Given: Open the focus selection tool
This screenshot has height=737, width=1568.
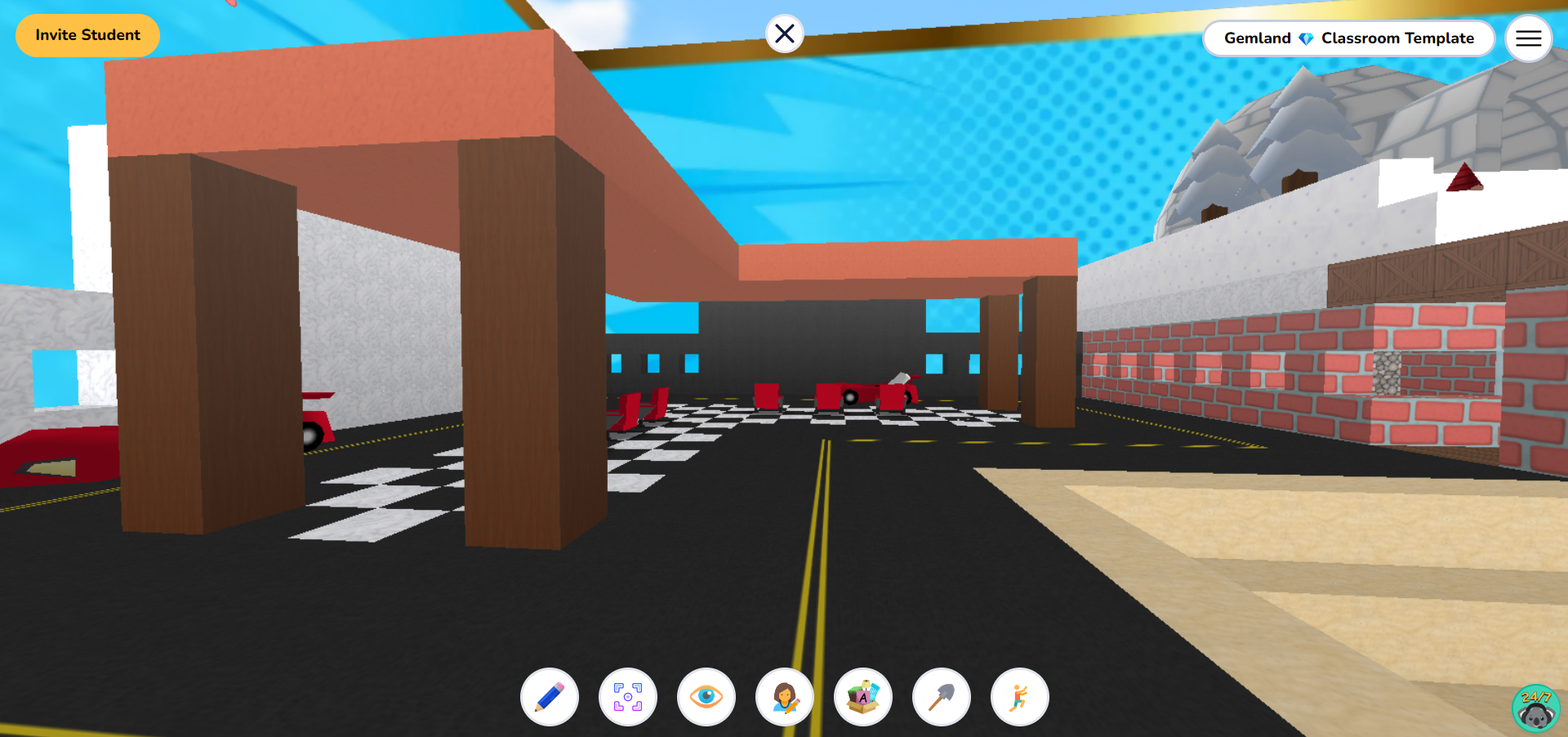Looking at the screenshot, I should [628, 697].
